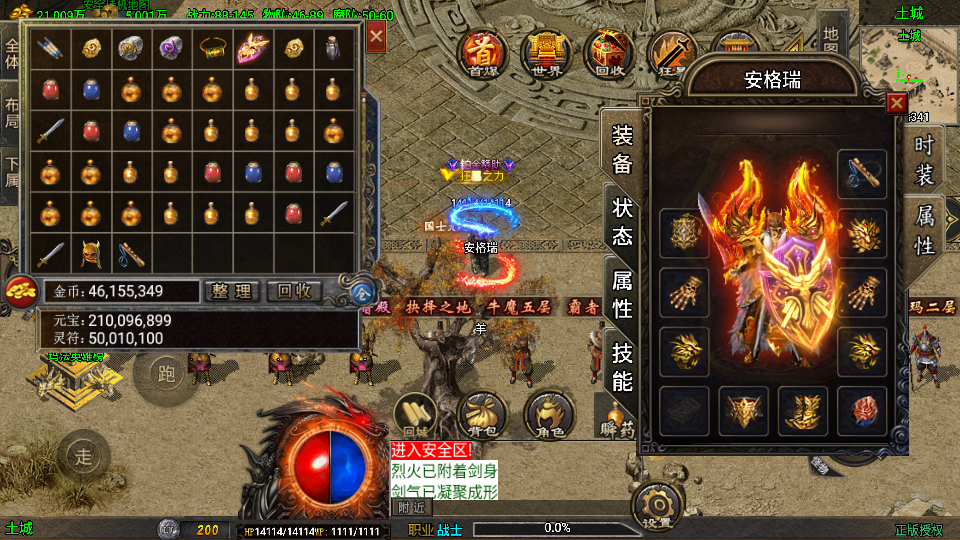Open the 首爆 first-drop menu icon
Viewport: 960px width, 540px height.
click(x=482, y=50)
